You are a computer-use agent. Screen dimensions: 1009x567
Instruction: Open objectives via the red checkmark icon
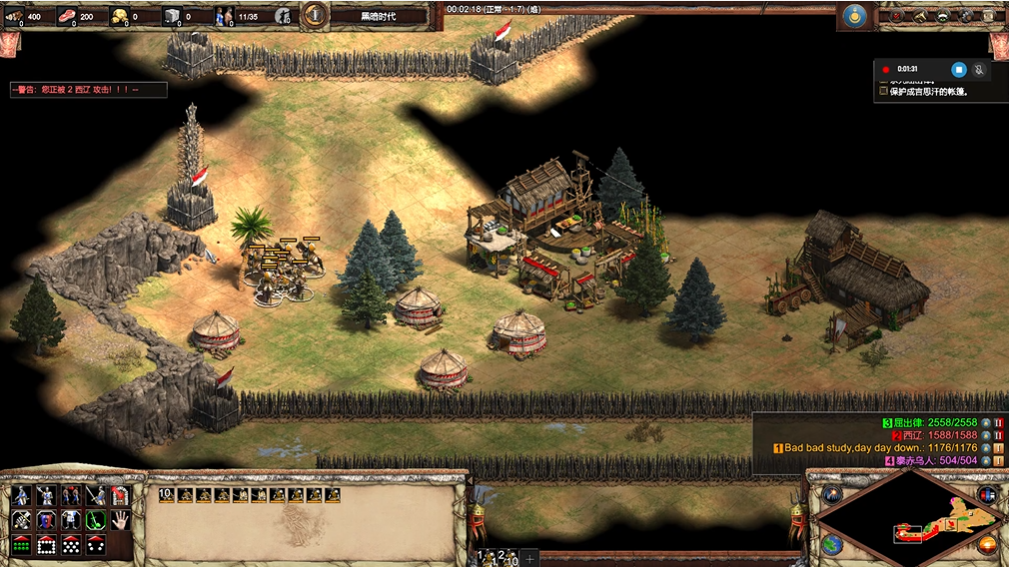897,16
